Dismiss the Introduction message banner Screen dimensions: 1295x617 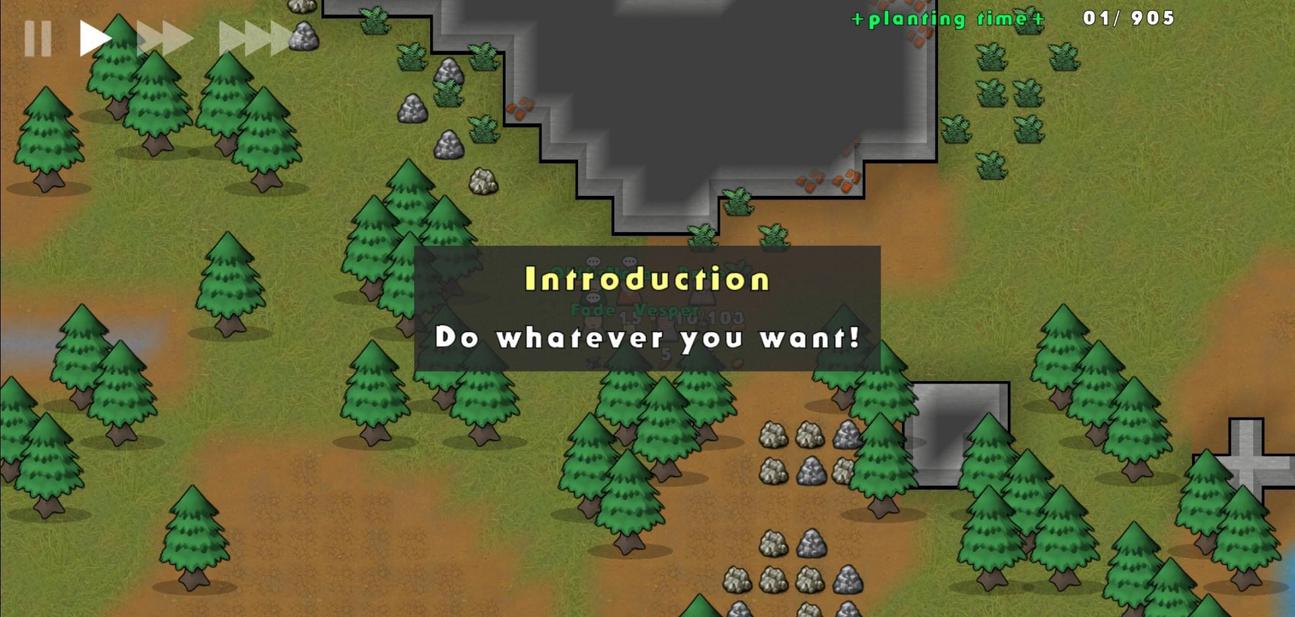tap(647, 308)
